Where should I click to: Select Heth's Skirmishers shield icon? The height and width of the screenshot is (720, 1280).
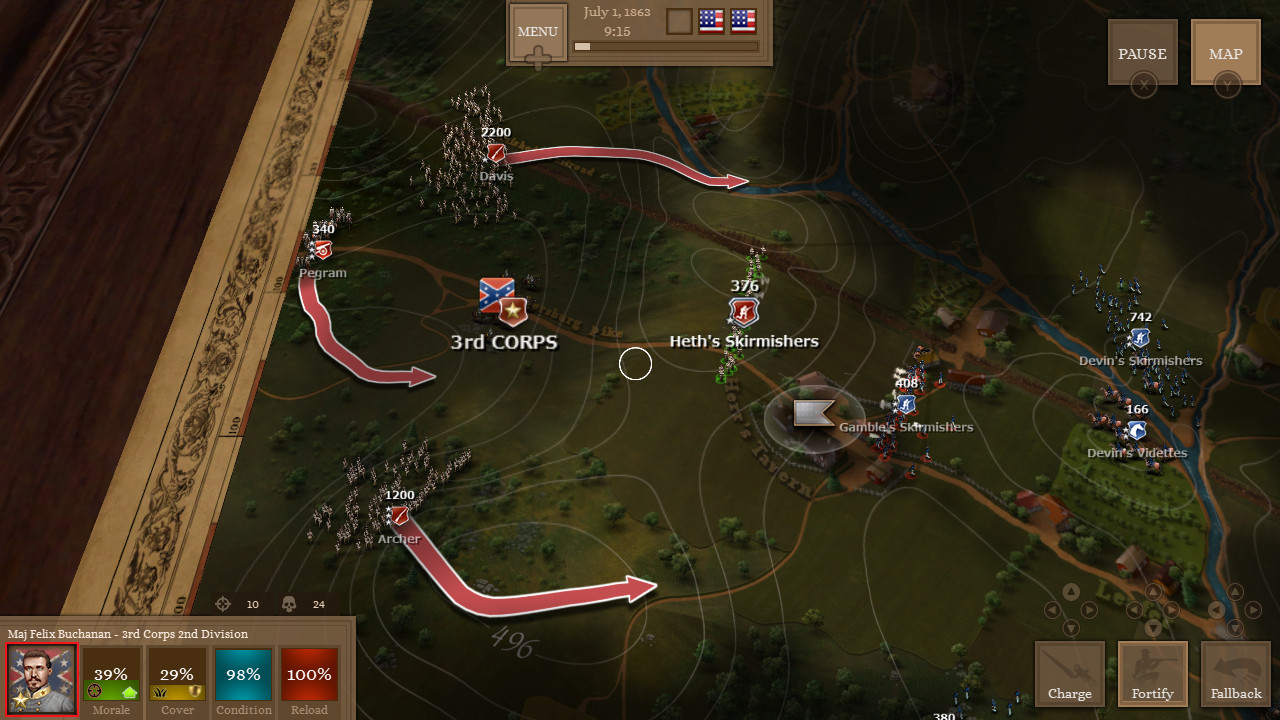(x=743, y=313)
